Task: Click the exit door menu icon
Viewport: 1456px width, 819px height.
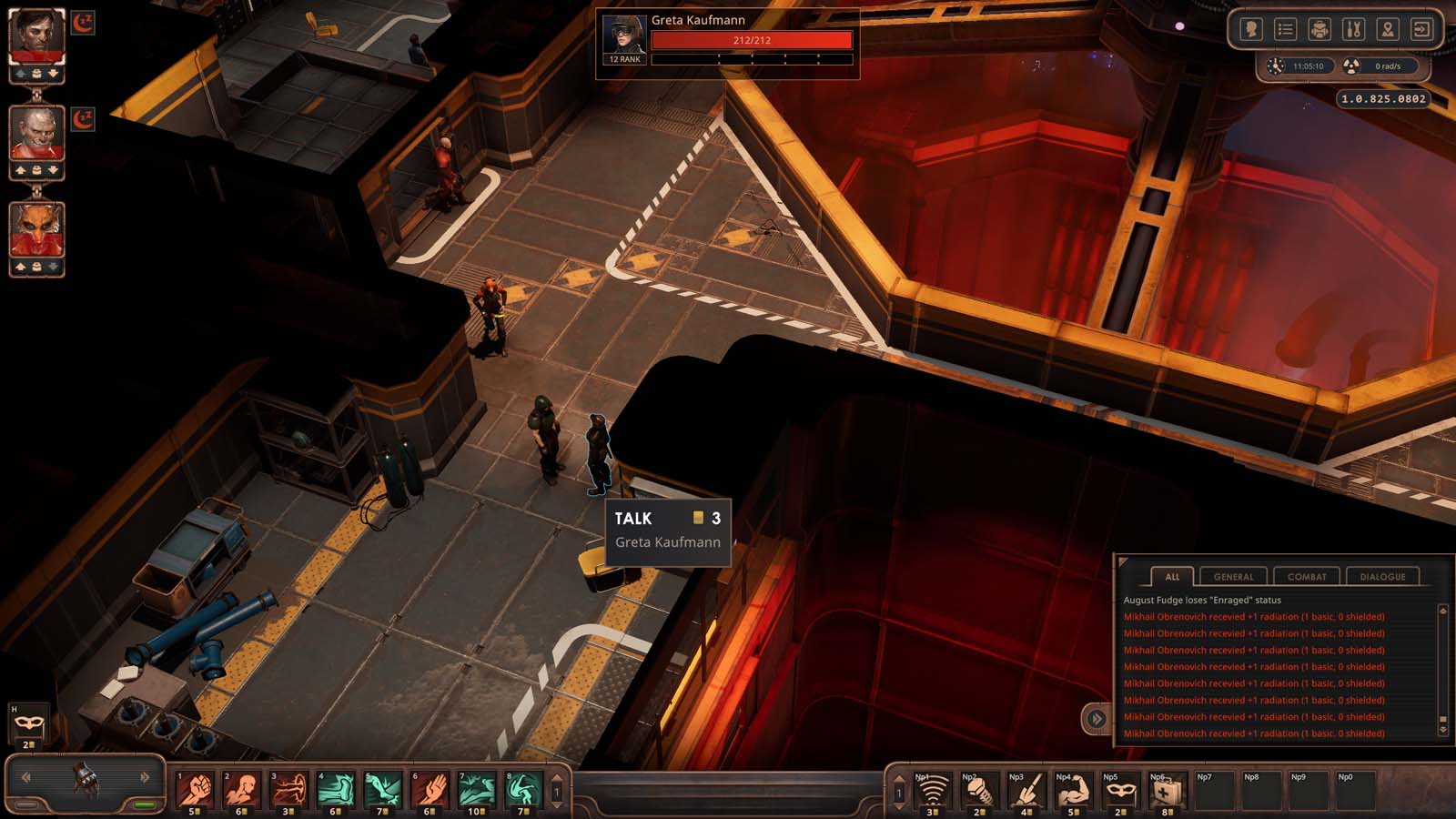Action: (x=1421, y=30)
